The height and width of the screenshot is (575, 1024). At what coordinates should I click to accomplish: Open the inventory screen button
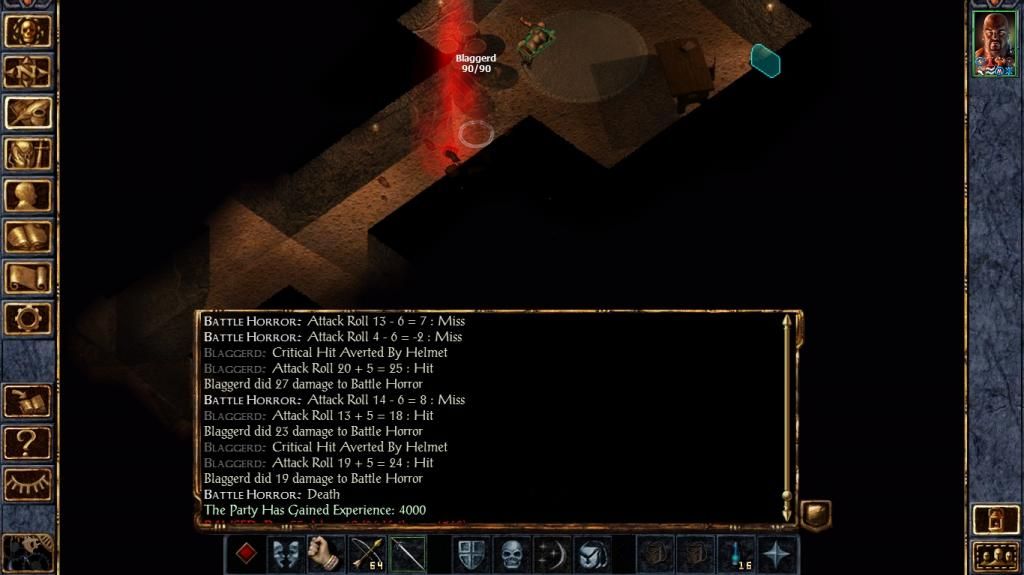[x=28, y=153]
